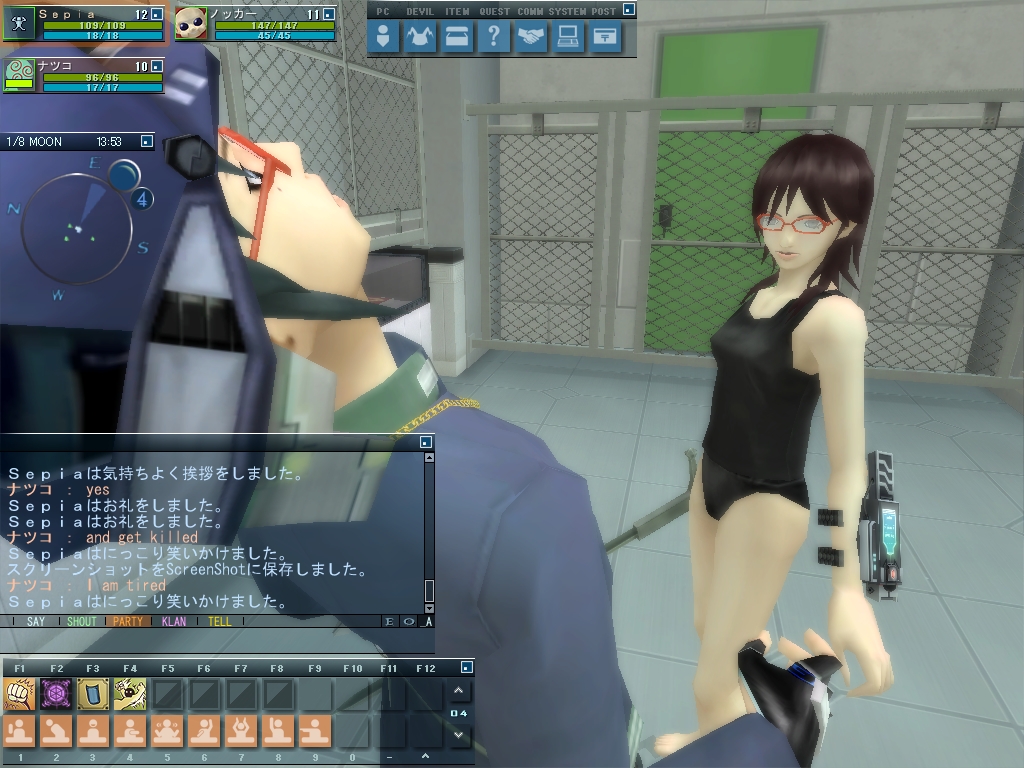
Task: Open the ITEM inventory menu
Action: coord(457,38)
